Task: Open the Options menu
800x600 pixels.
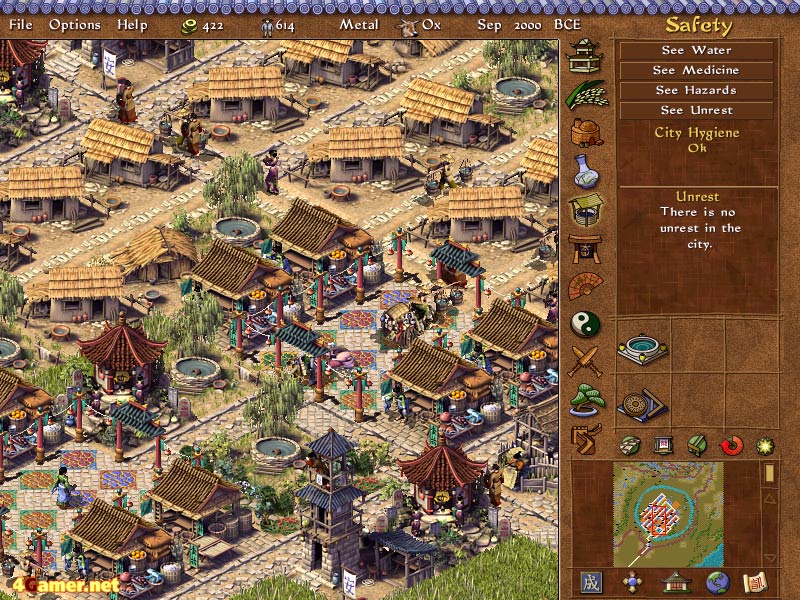Action: tap(75, 24)
